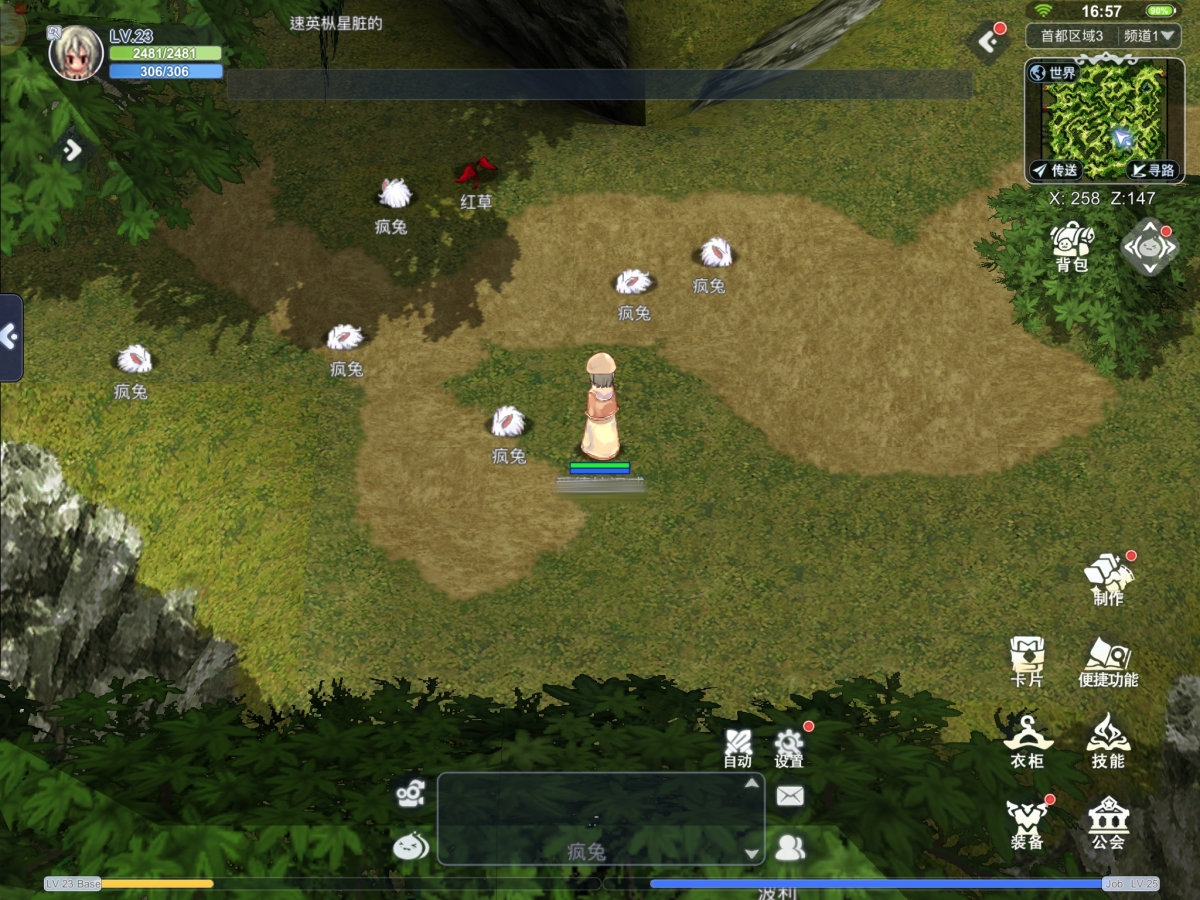Open the 世界 world map
This screenshot has height=900, width=1200.
[1053, 73]
